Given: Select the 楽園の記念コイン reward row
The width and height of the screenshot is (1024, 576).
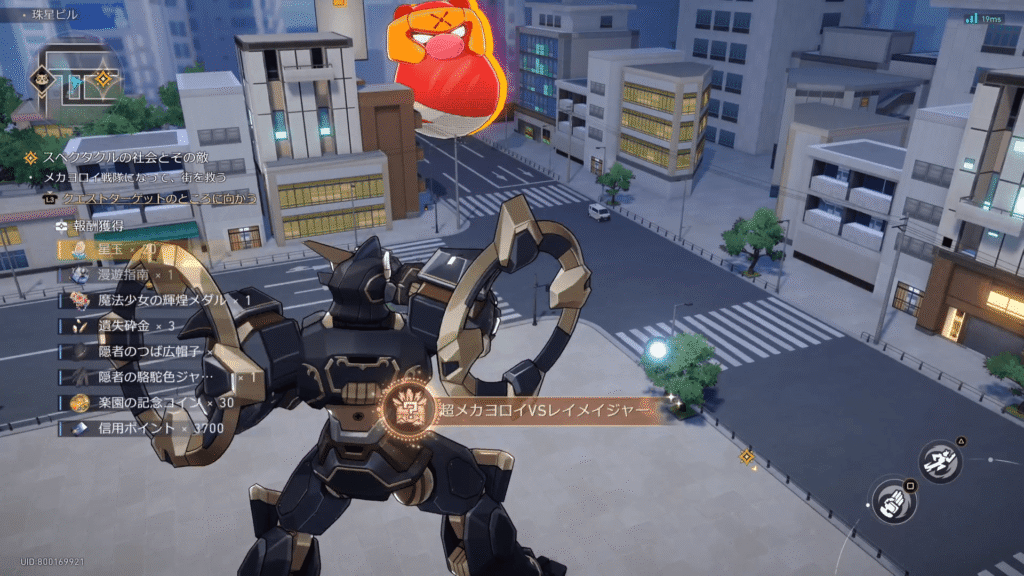Looking at the screenshot, I should coord(150,402).
